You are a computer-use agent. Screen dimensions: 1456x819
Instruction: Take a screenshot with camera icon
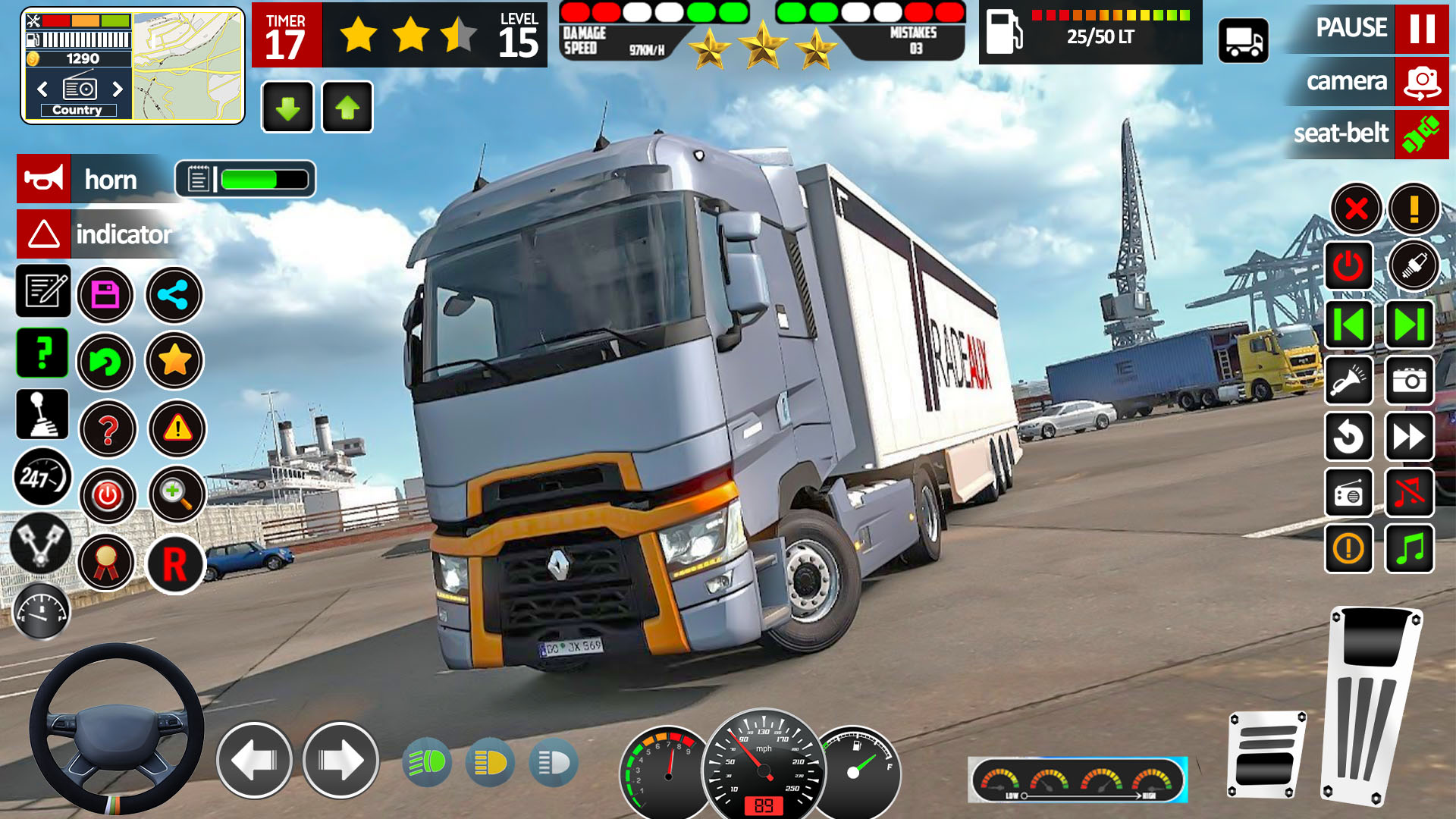click(1409, 381)
